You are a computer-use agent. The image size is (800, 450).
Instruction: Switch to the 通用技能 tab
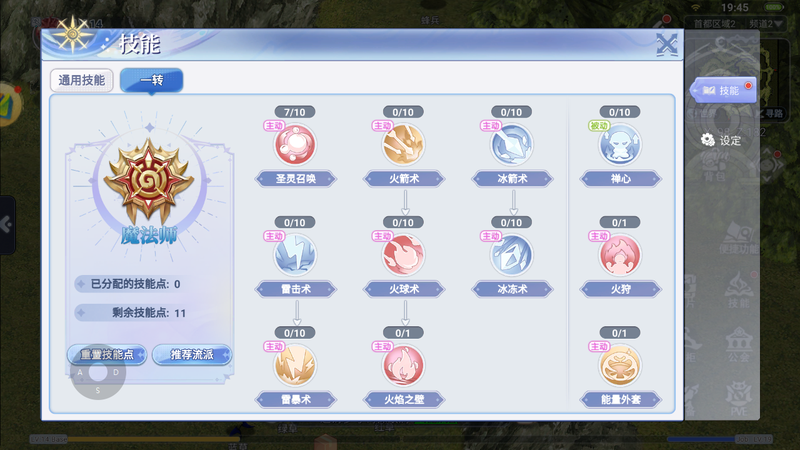coord(81,81)
